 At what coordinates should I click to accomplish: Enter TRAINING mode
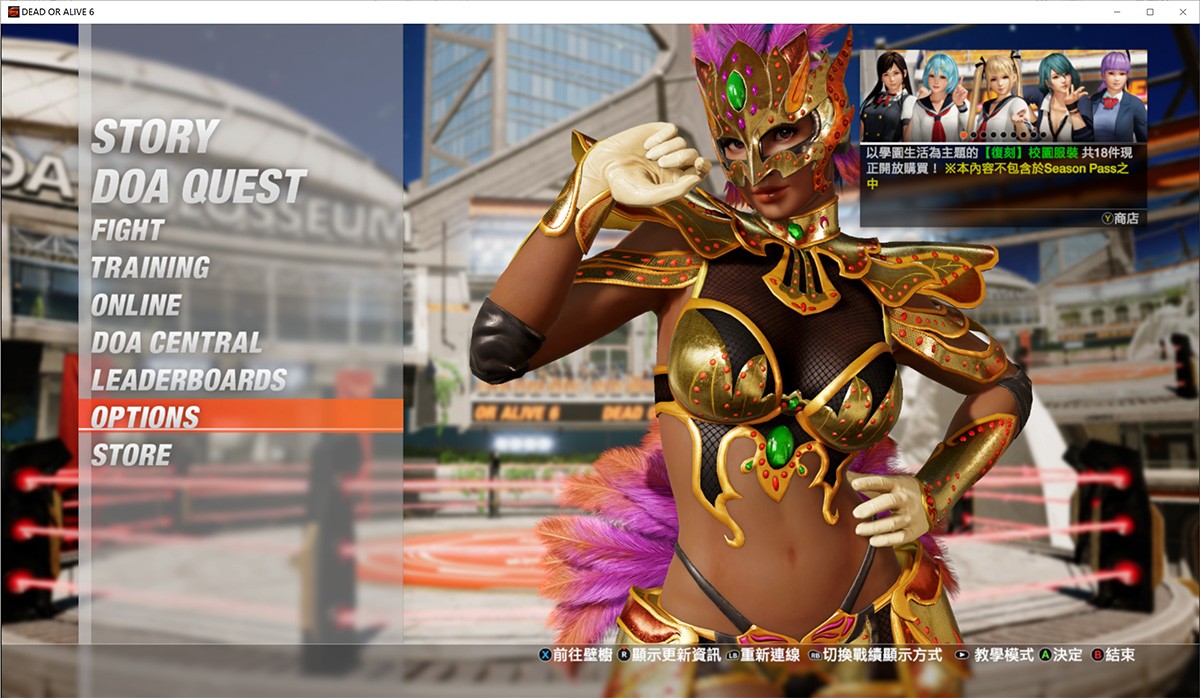pos(151,268)
